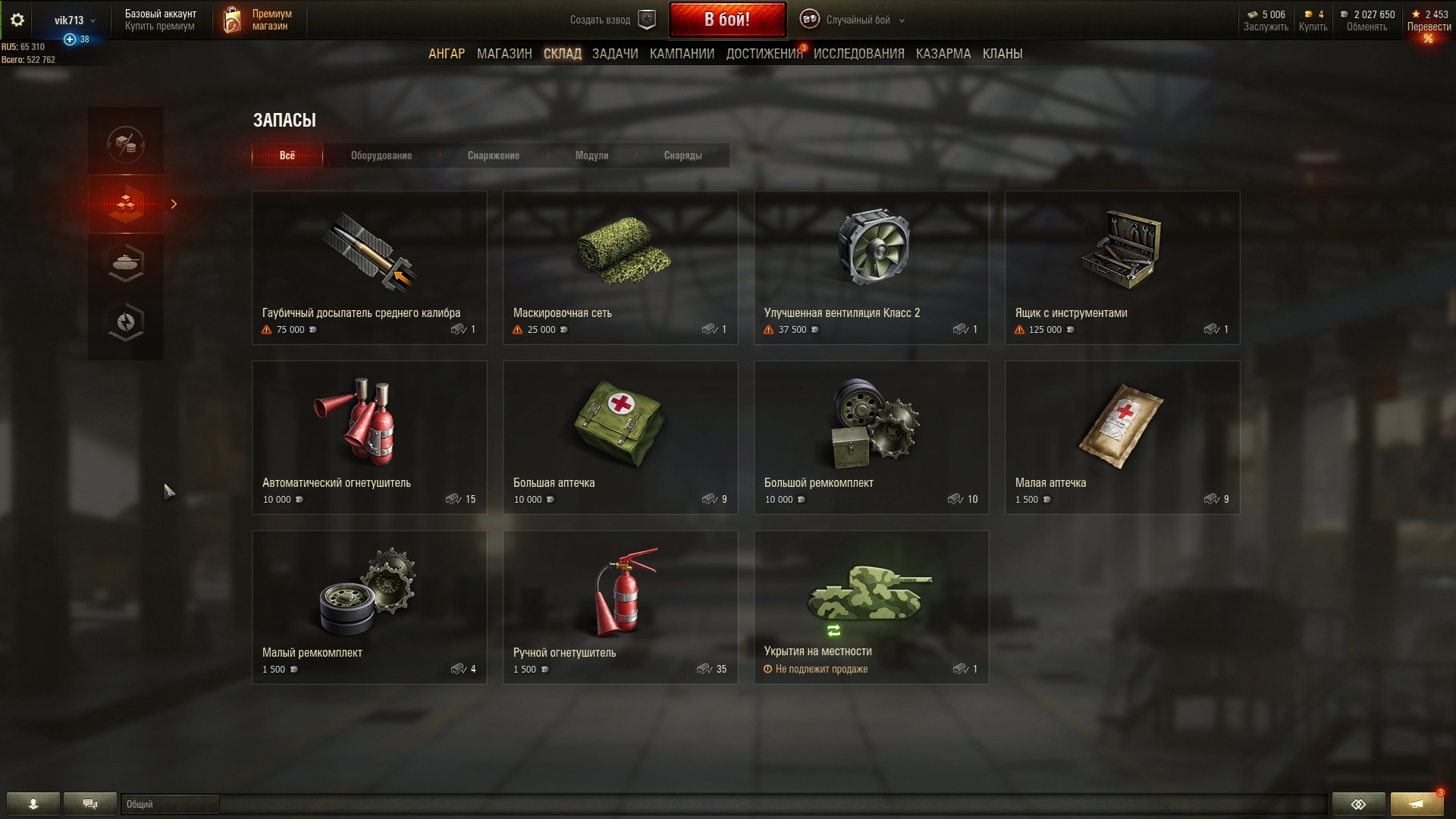Choose the Большая аптечка item card
1456x819 pixels.
(620, 437)
